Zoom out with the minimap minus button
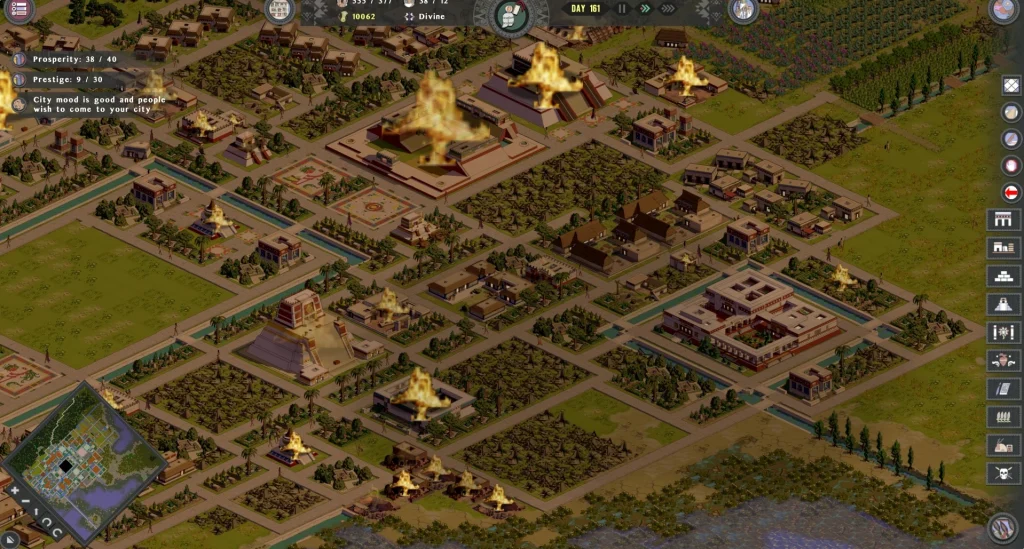1024x549 pixels. pyautogui.click(x=25, y=503)
